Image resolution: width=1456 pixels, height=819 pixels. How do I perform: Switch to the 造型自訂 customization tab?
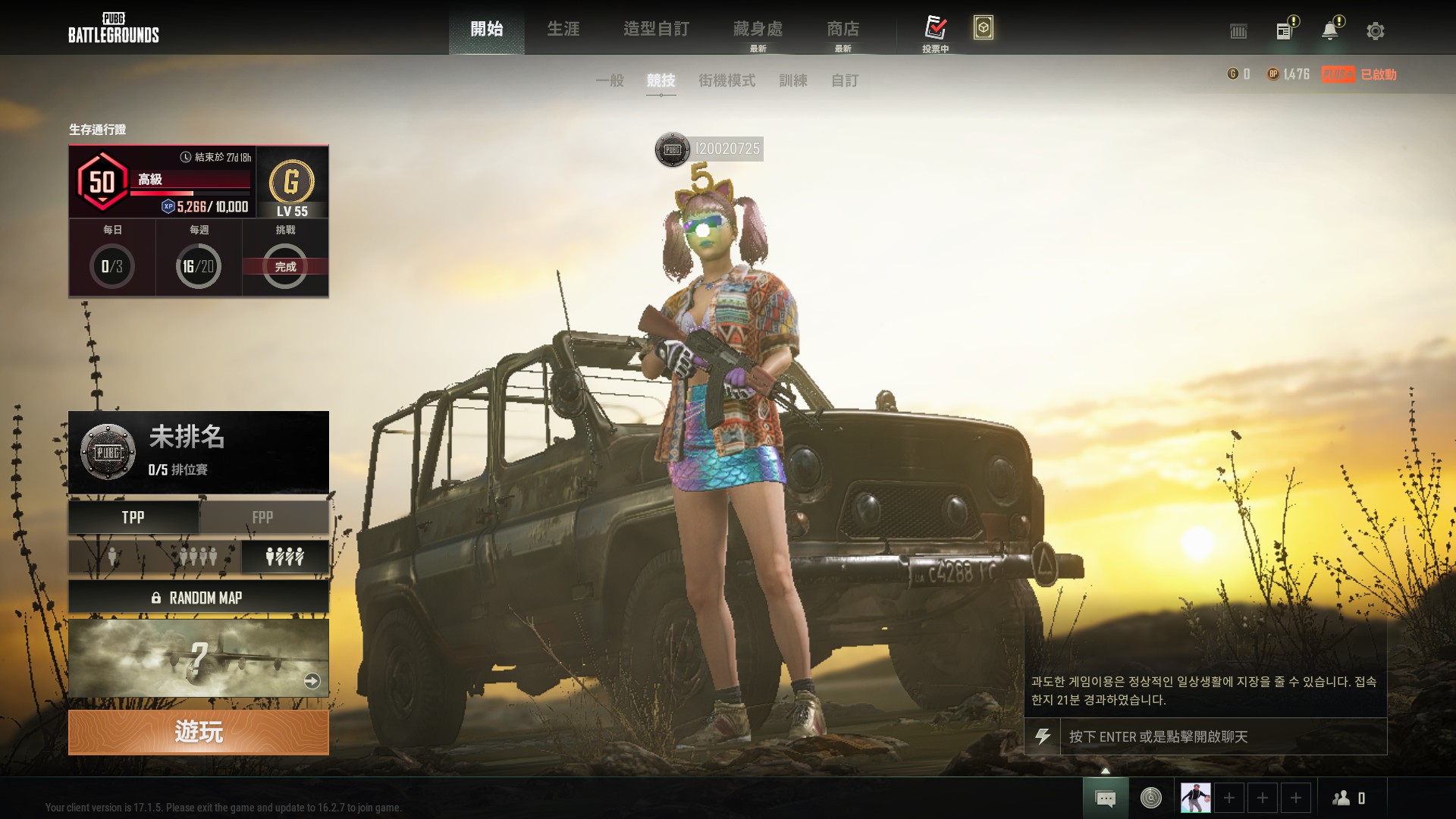coord(656,29)
